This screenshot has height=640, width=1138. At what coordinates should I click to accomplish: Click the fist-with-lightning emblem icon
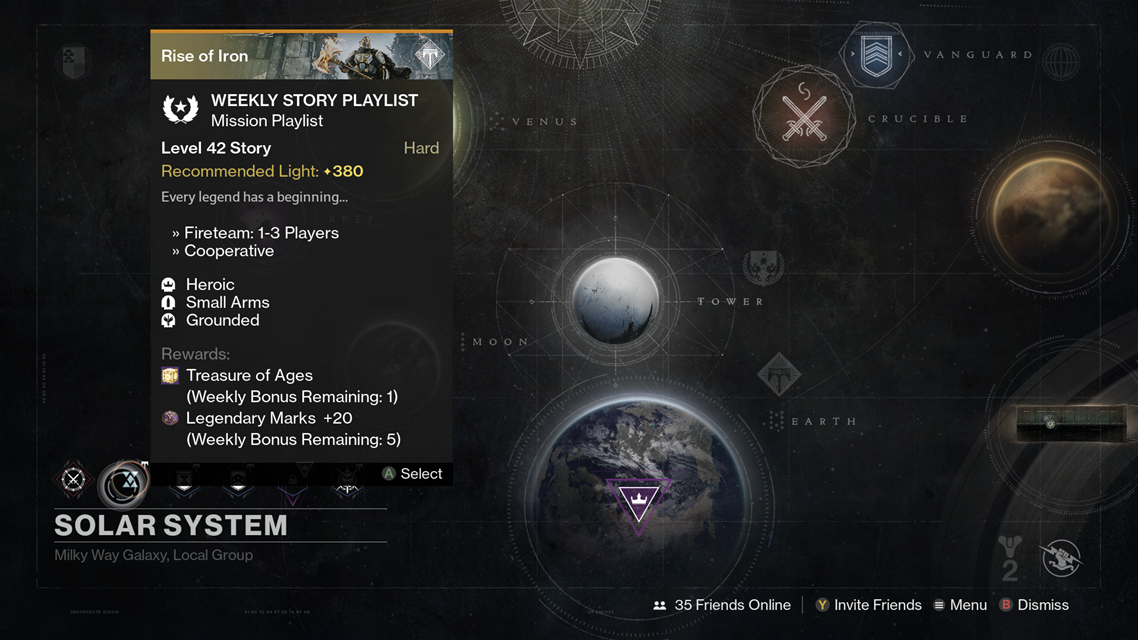[1062, 558]
